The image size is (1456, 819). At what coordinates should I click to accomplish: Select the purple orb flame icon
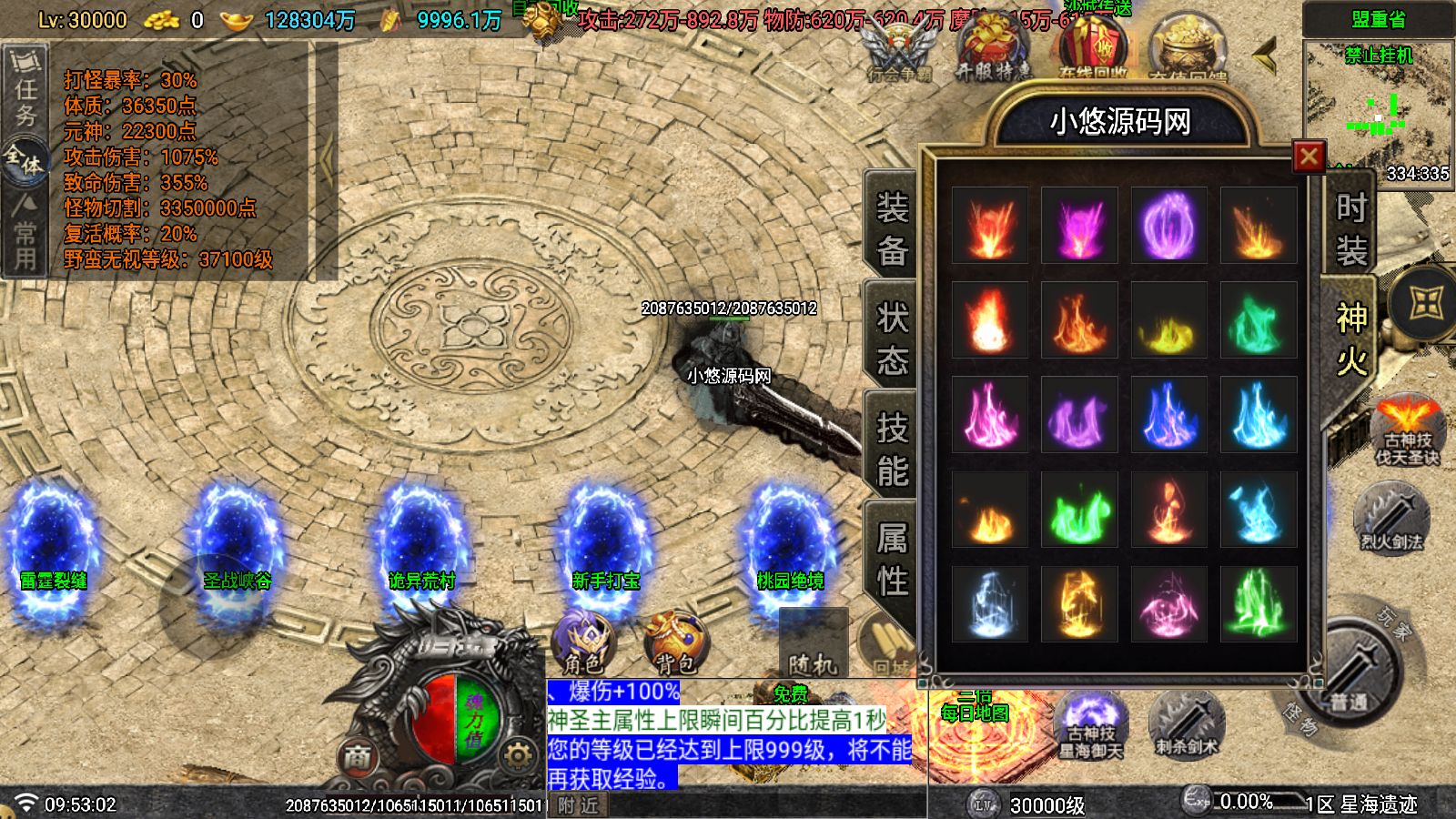click(1168, 226)
